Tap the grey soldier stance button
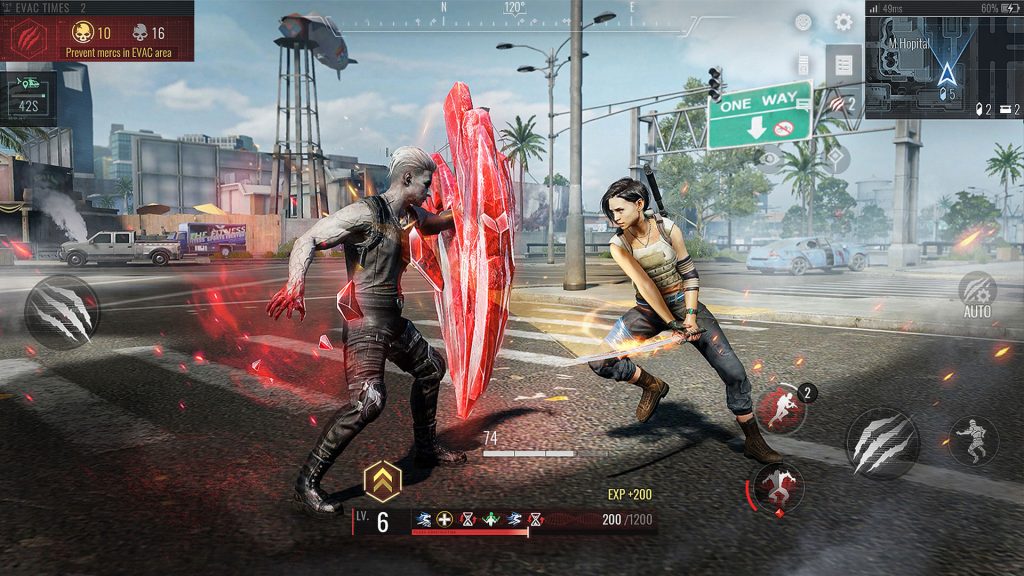 click(972, 441)
